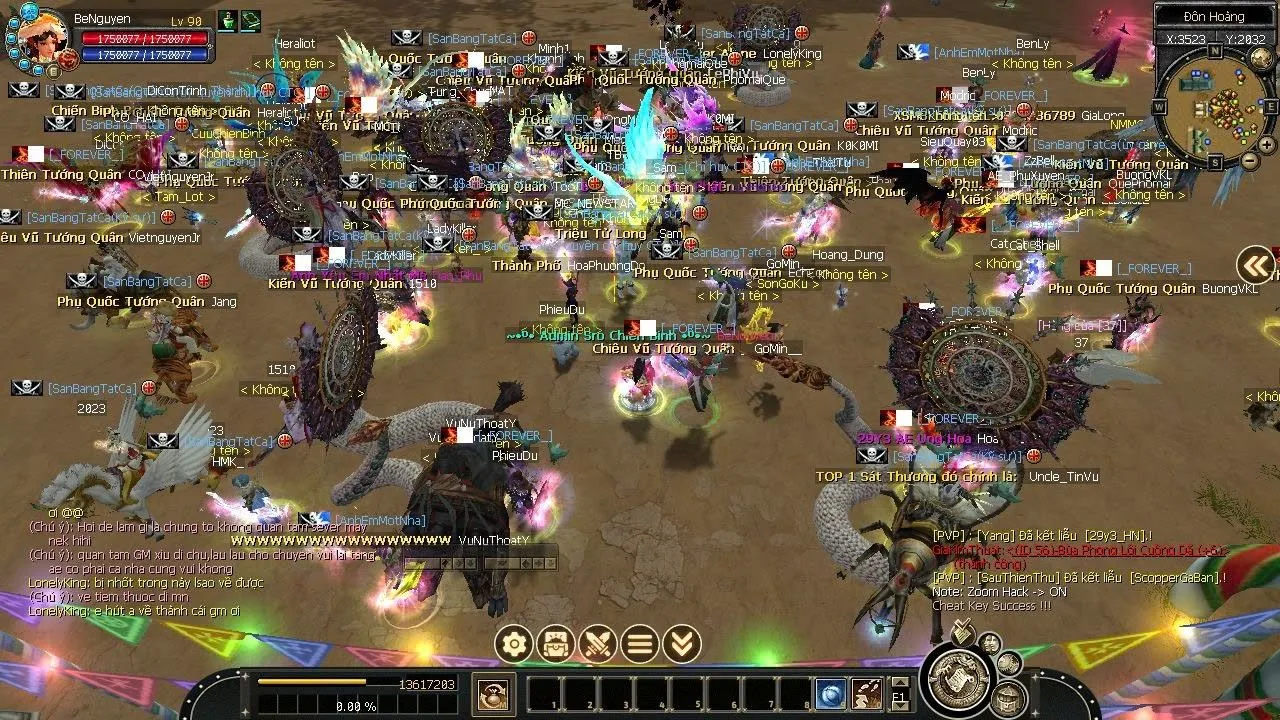Open the pavilion building icon bottom right
Image resolution: width=1280 pixels, height=720 pixels.
[x=1008, y=697]
